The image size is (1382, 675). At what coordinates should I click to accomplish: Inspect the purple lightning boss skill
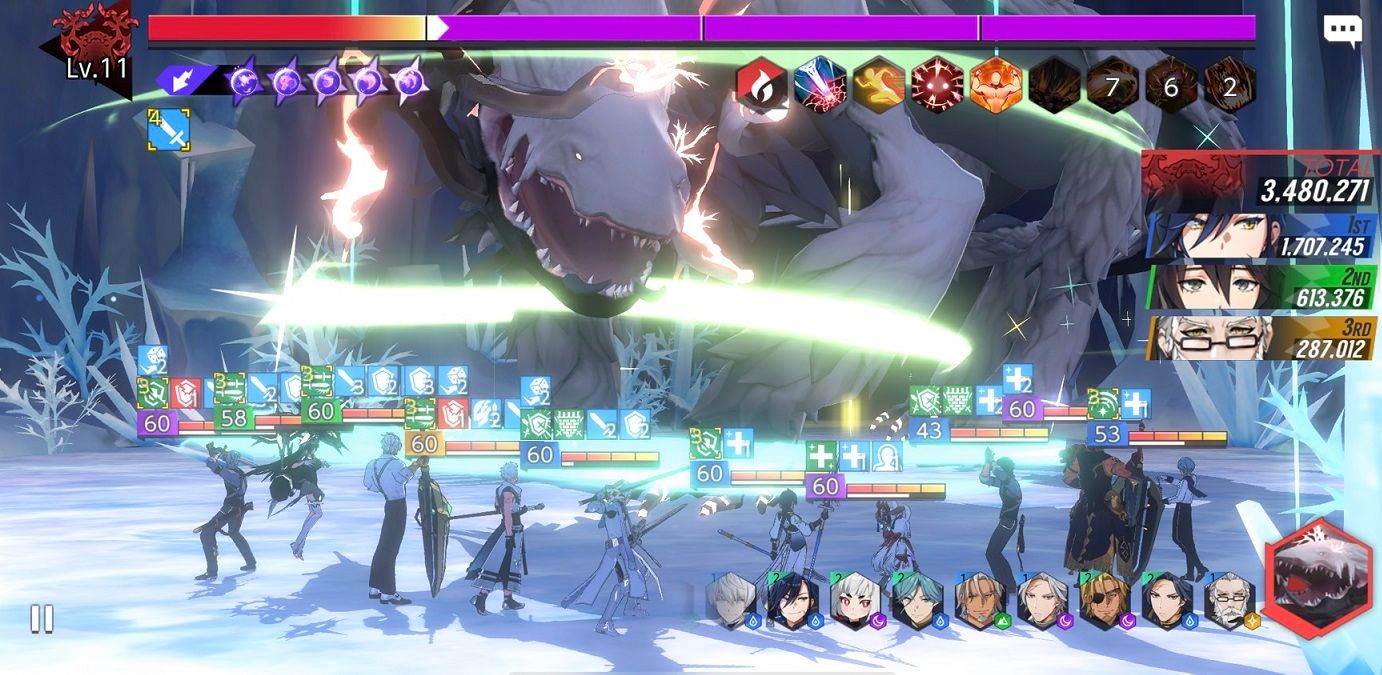820,85
